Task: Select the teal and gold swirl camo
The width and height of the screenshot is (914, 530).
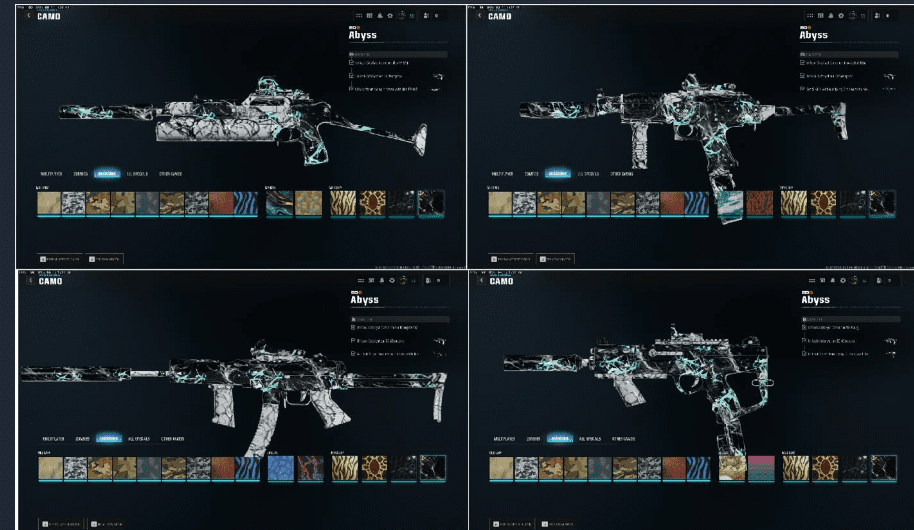Action: [x=279, y=204]
